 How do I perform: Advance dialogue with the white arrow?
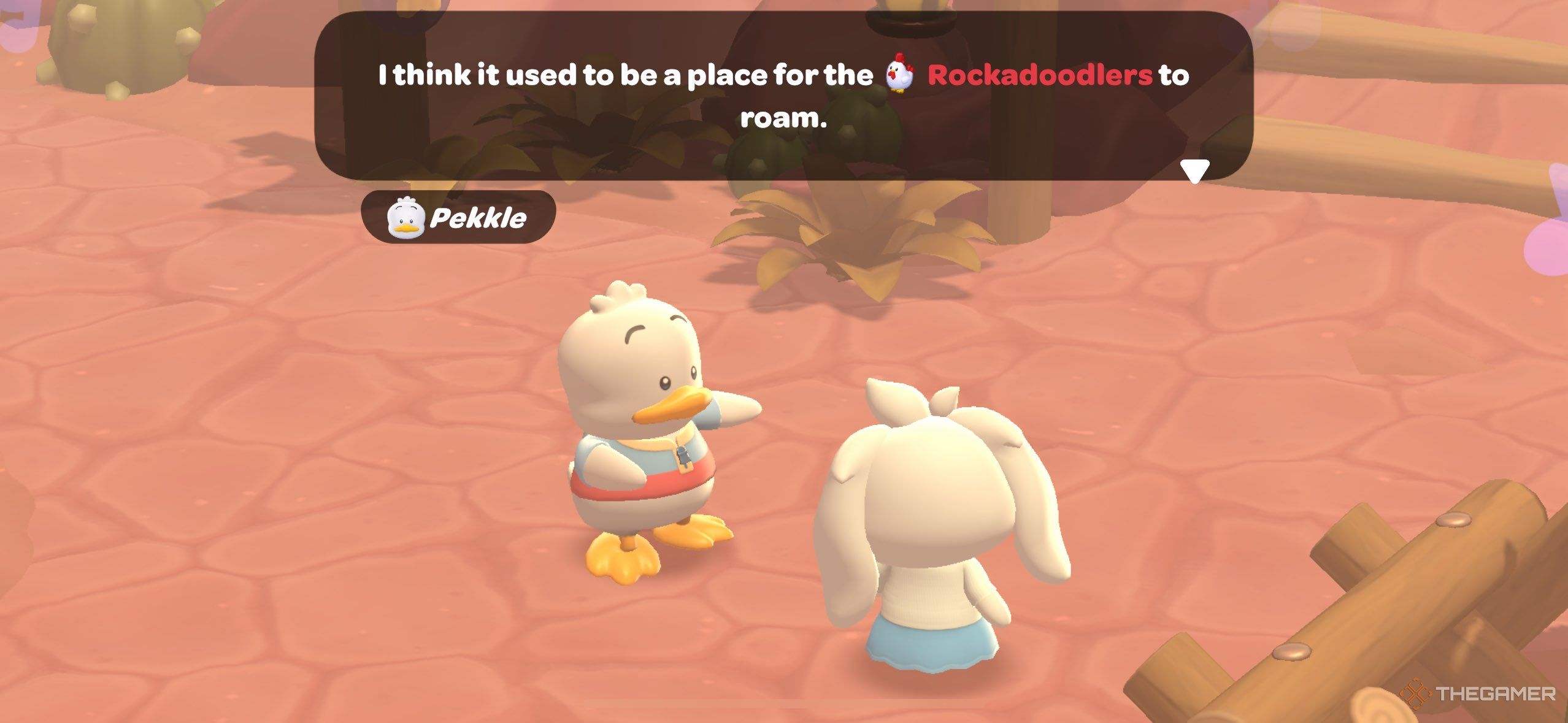pyautogui.click(x=1194, y=170)
